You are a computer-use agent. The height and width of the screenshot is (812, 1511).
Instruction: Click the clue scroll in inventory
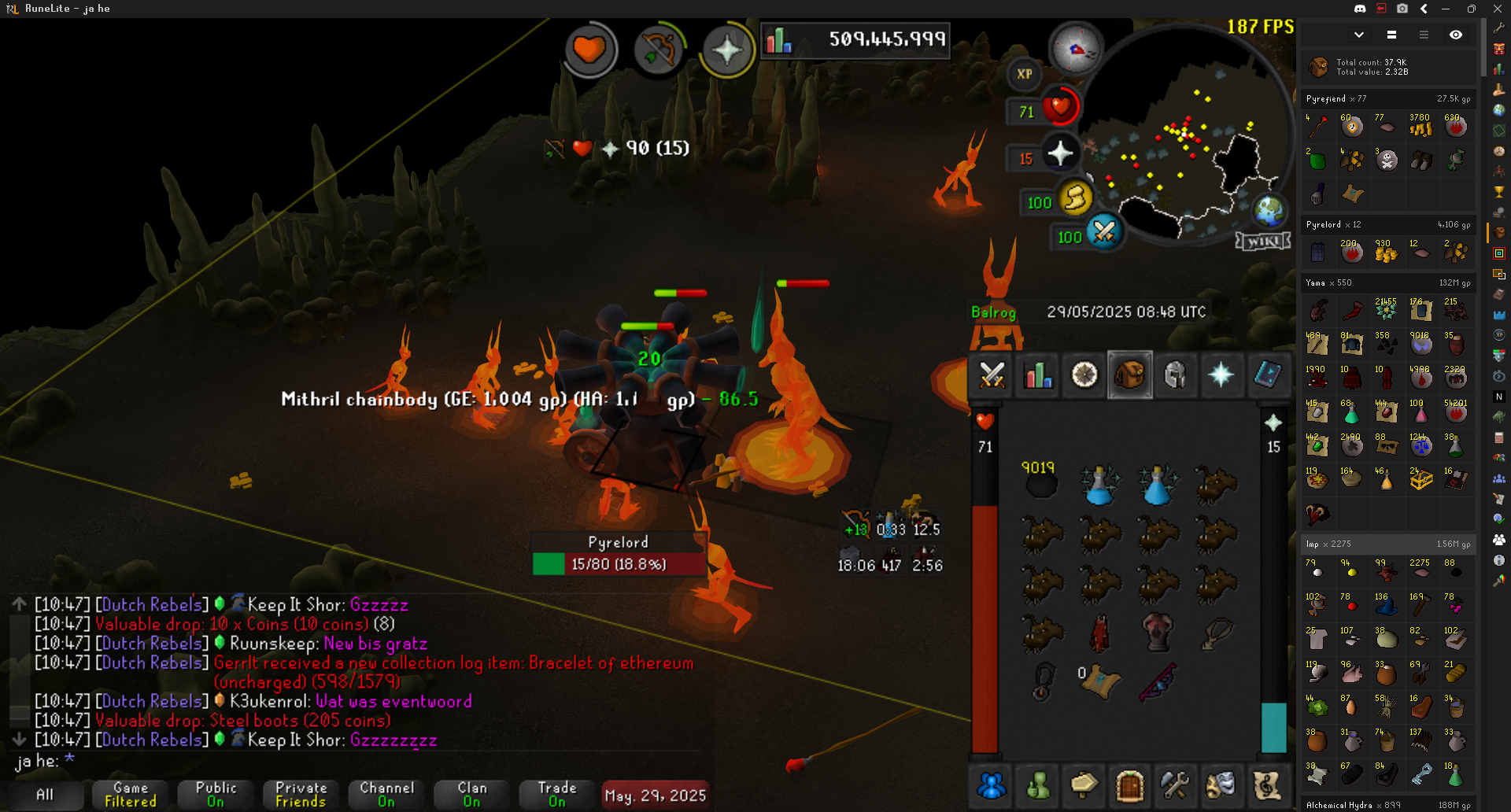pos(1099,681)
